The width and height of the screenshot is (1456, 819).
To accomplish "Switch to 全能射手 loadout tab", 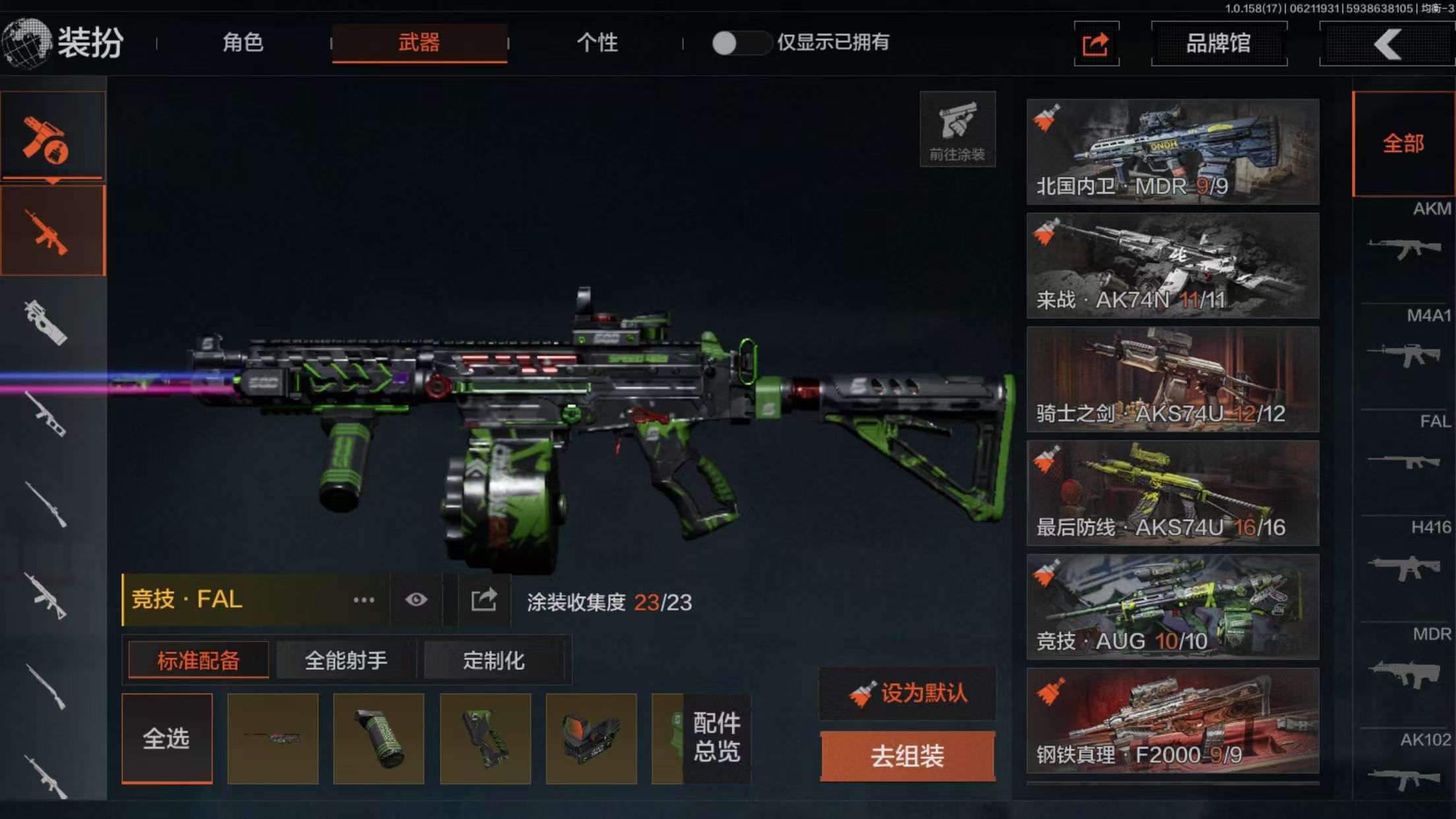I will (346, 660).
